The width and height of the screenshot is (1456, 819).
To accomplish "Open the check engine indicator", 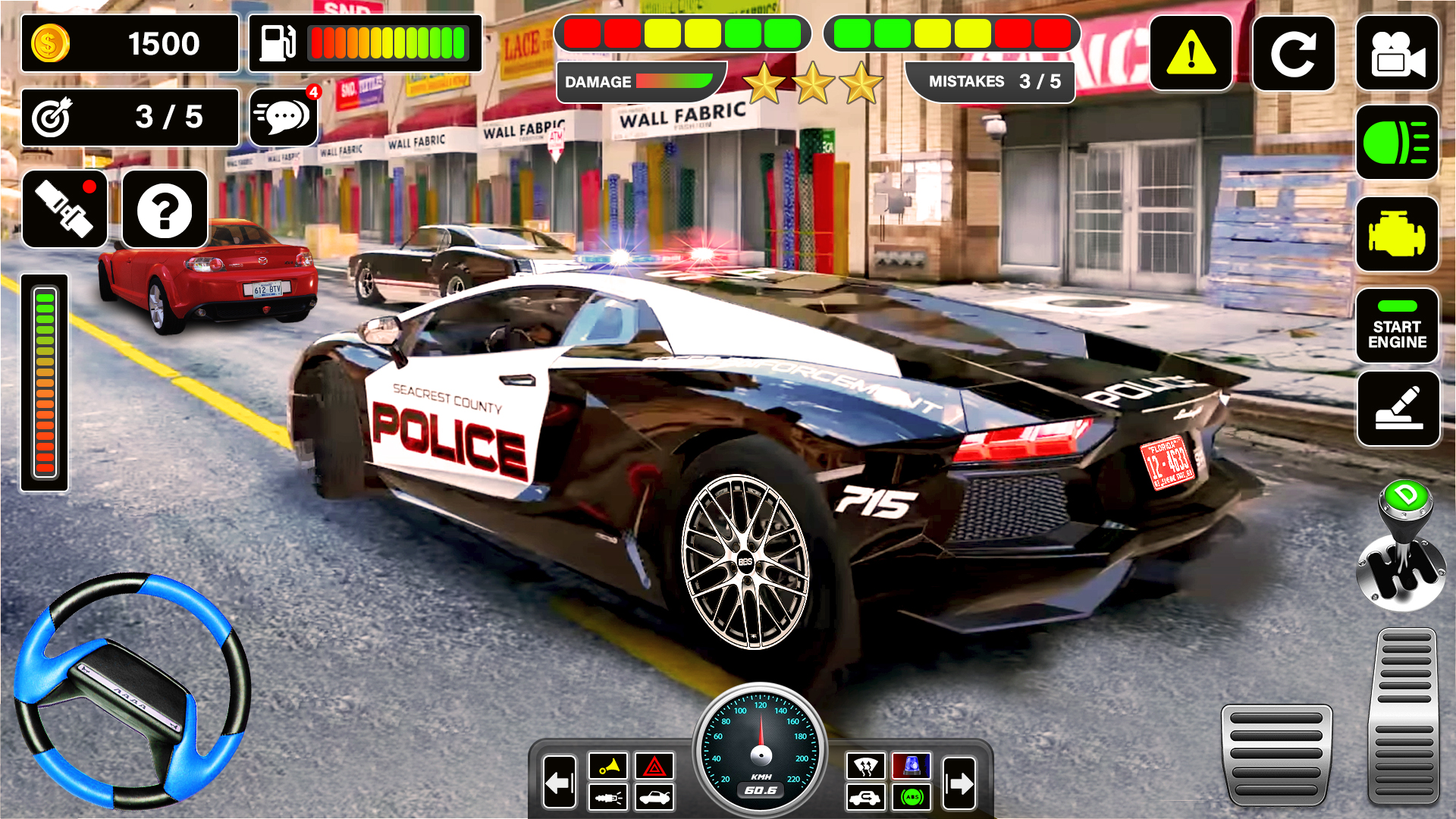I will [1398, 234].
